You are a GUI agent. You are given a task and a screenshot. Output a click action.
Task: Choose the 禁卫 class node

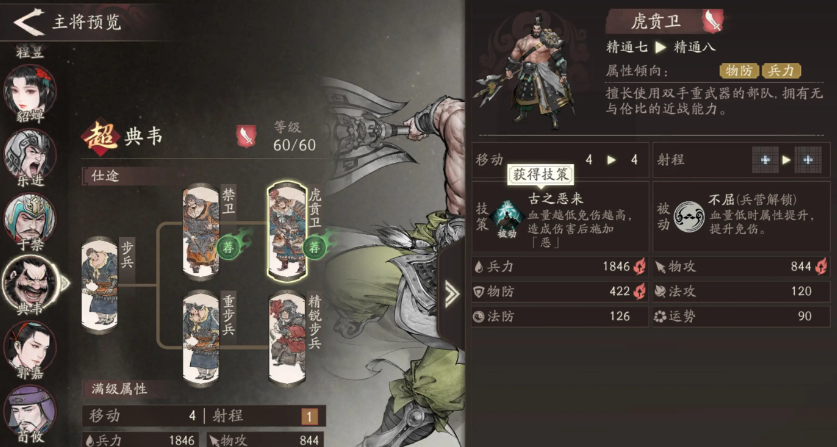click(201, 229)
